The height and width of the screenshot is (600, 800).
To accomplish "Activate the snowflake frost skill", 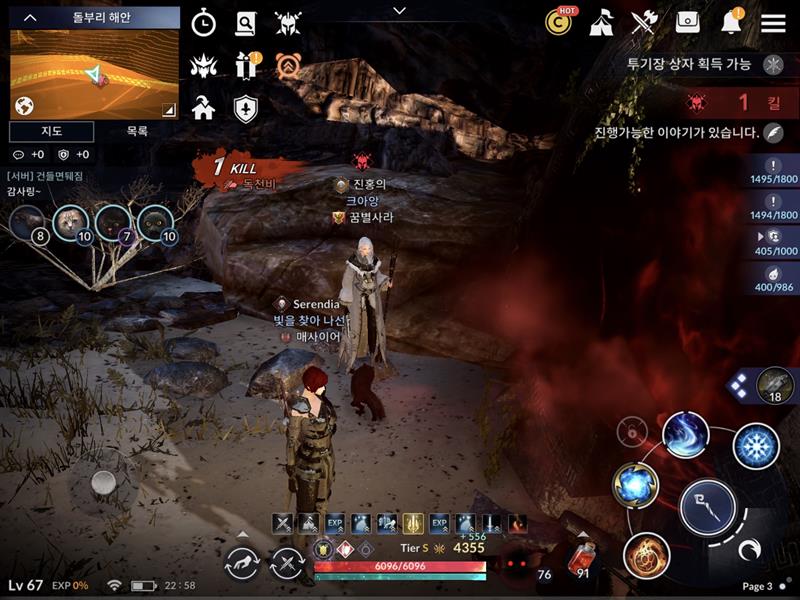I will pos(756,446).
